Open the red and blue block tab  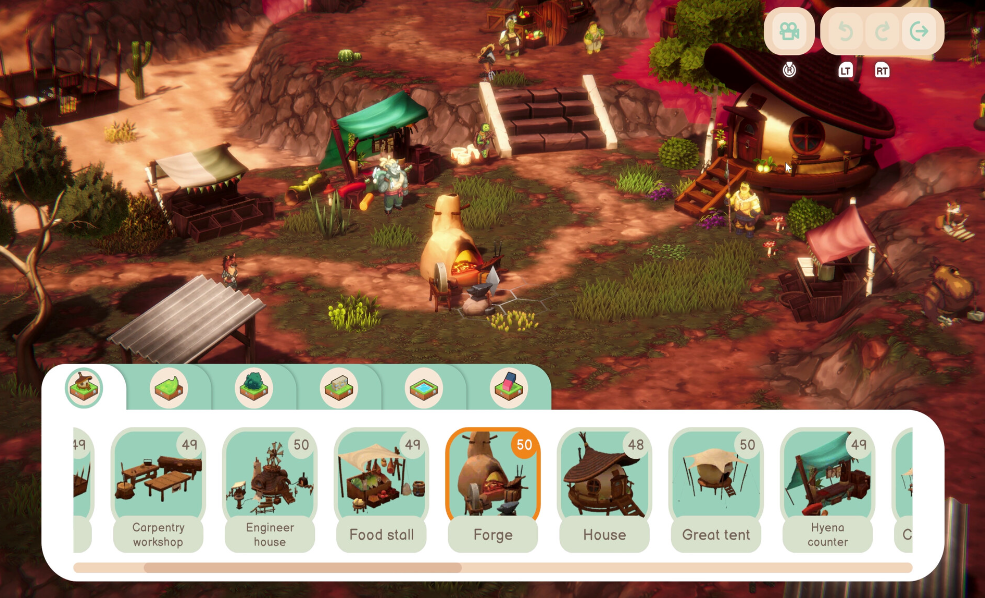coord(509,388)
